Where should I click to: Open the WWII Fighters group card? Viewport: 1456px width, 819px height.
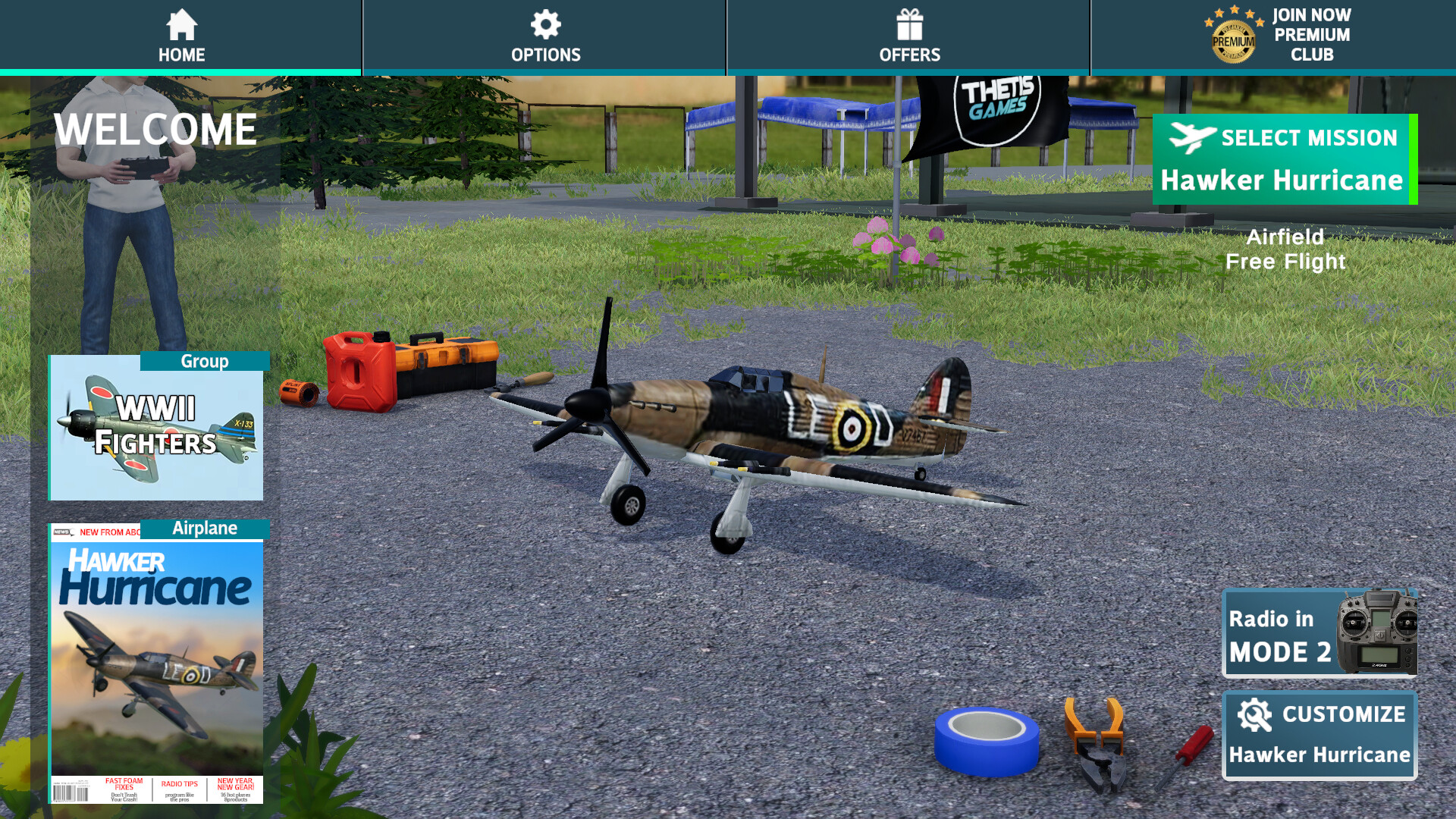156,426
